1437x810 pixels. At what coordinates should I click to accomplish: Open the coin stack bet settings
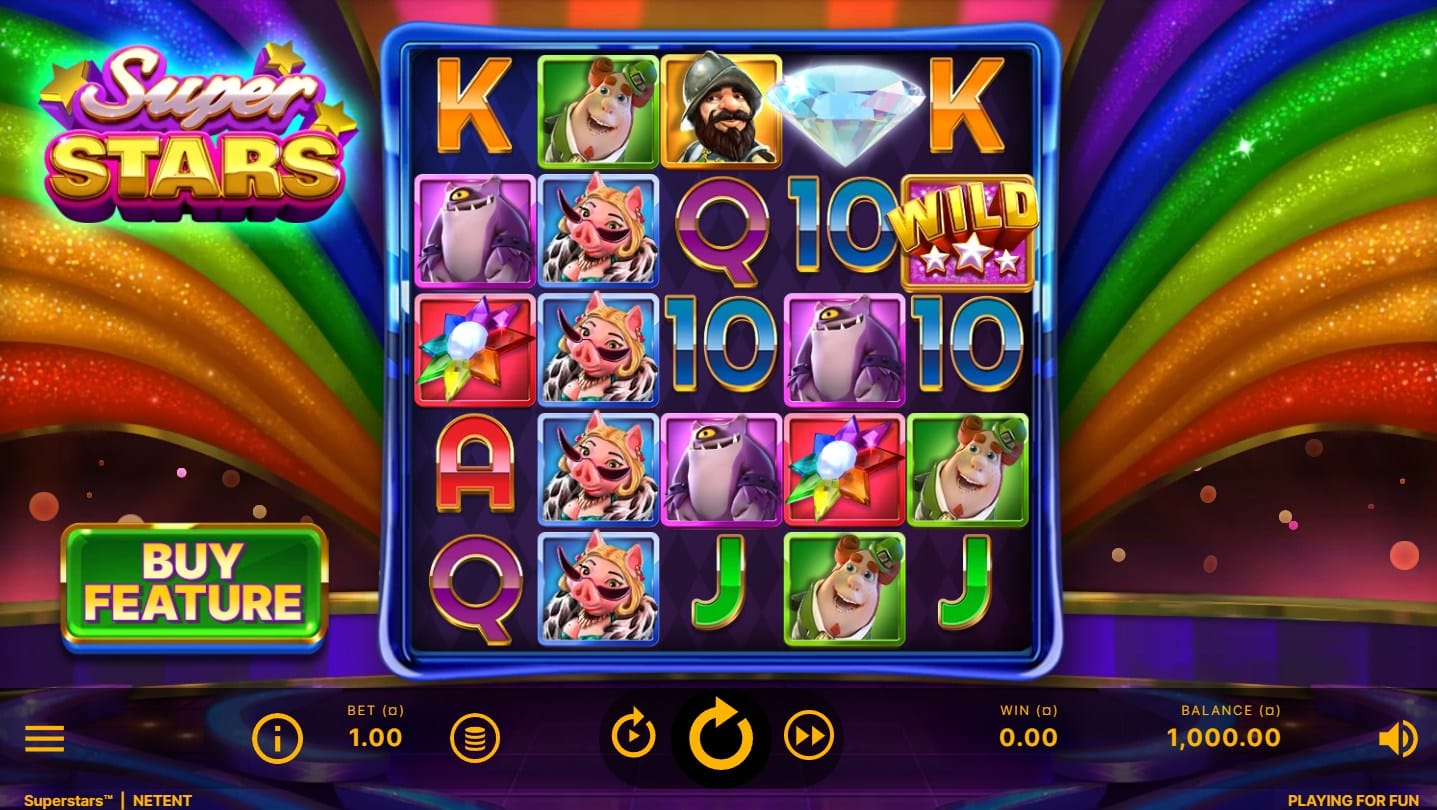475,739
